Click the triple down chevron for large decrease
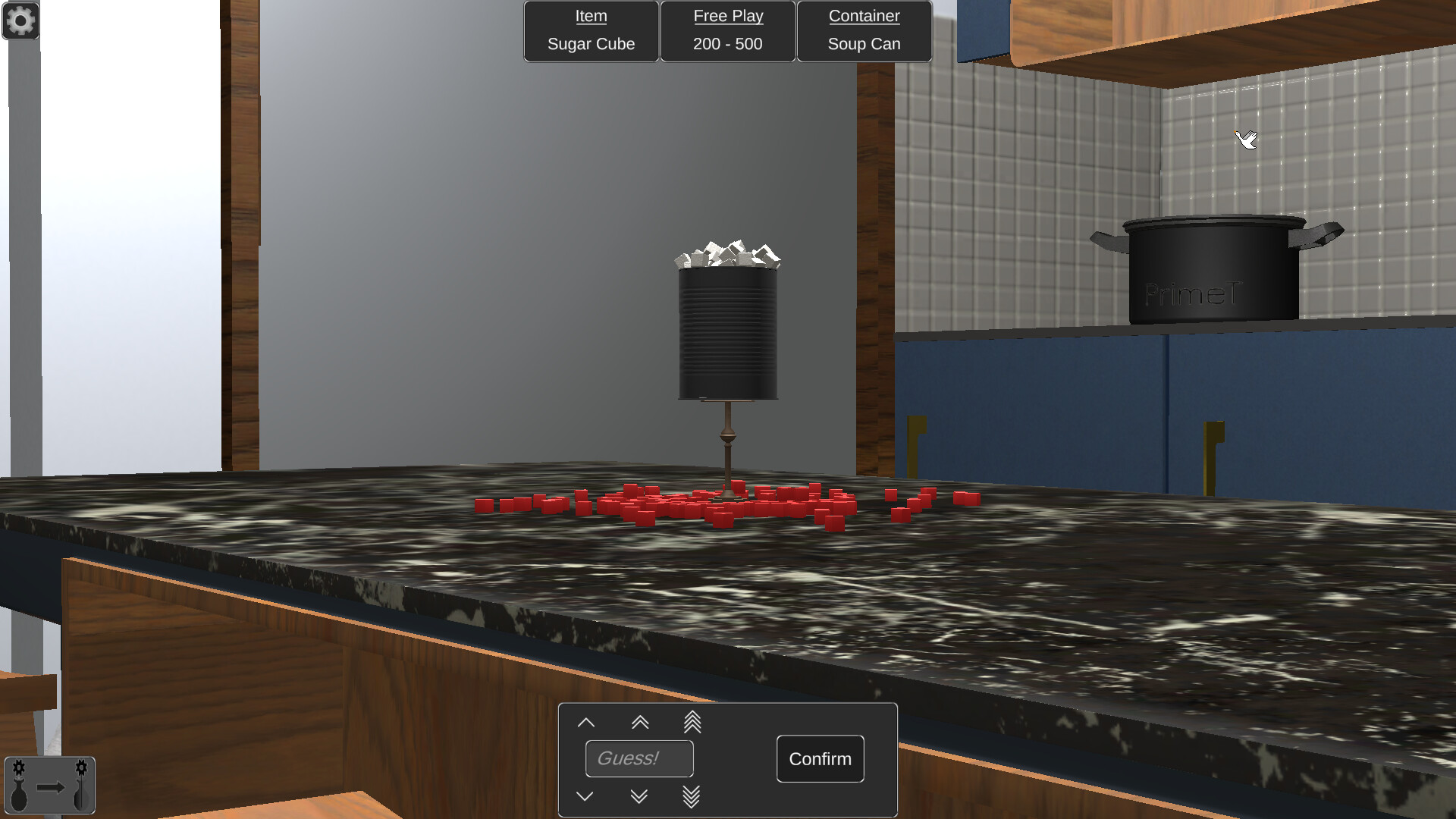Image resolution: width=1456 pixels, height=819 pixels. 692,795
